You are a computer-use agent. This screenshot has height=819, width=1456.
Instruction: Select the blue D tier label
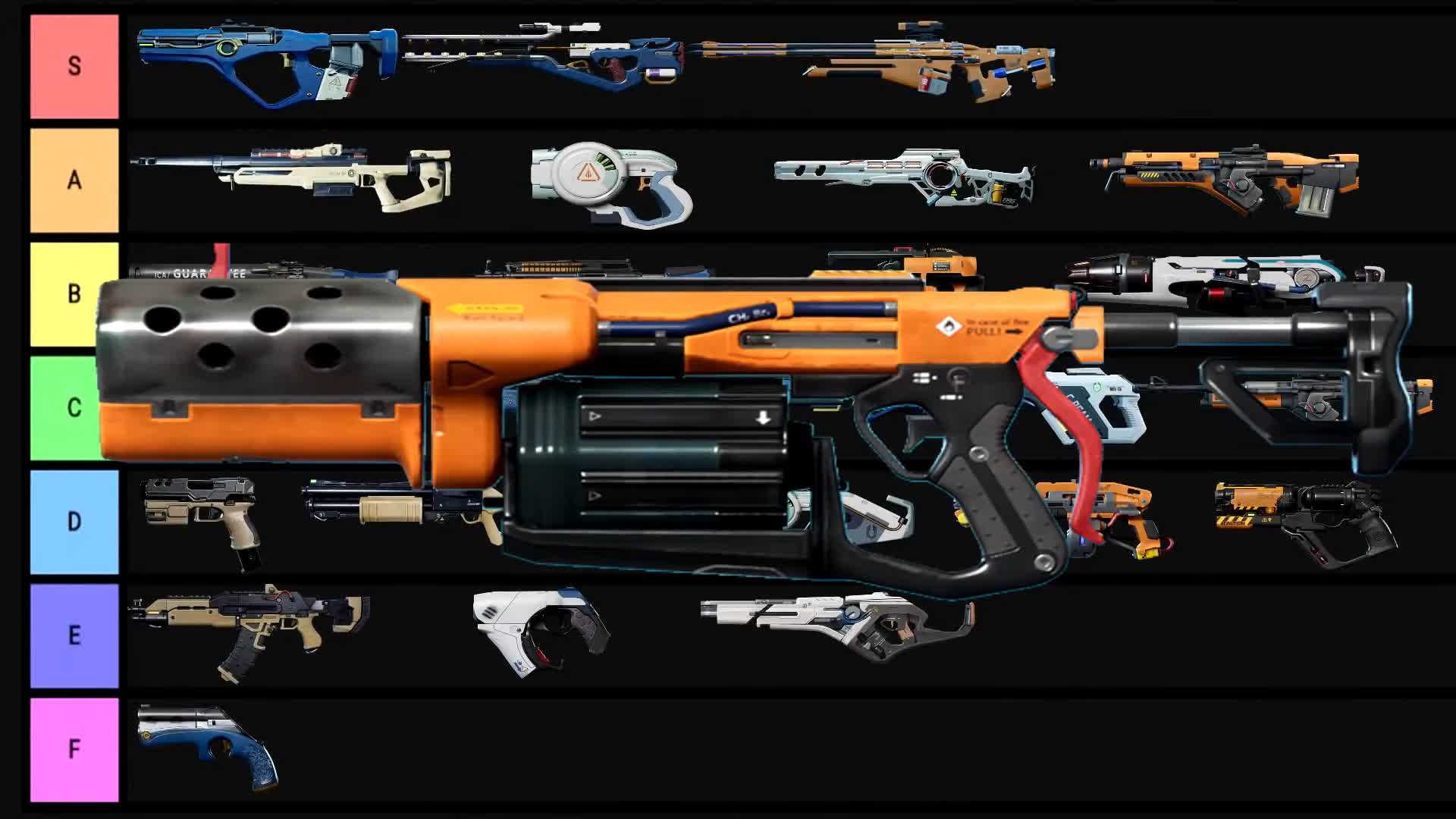74,522
